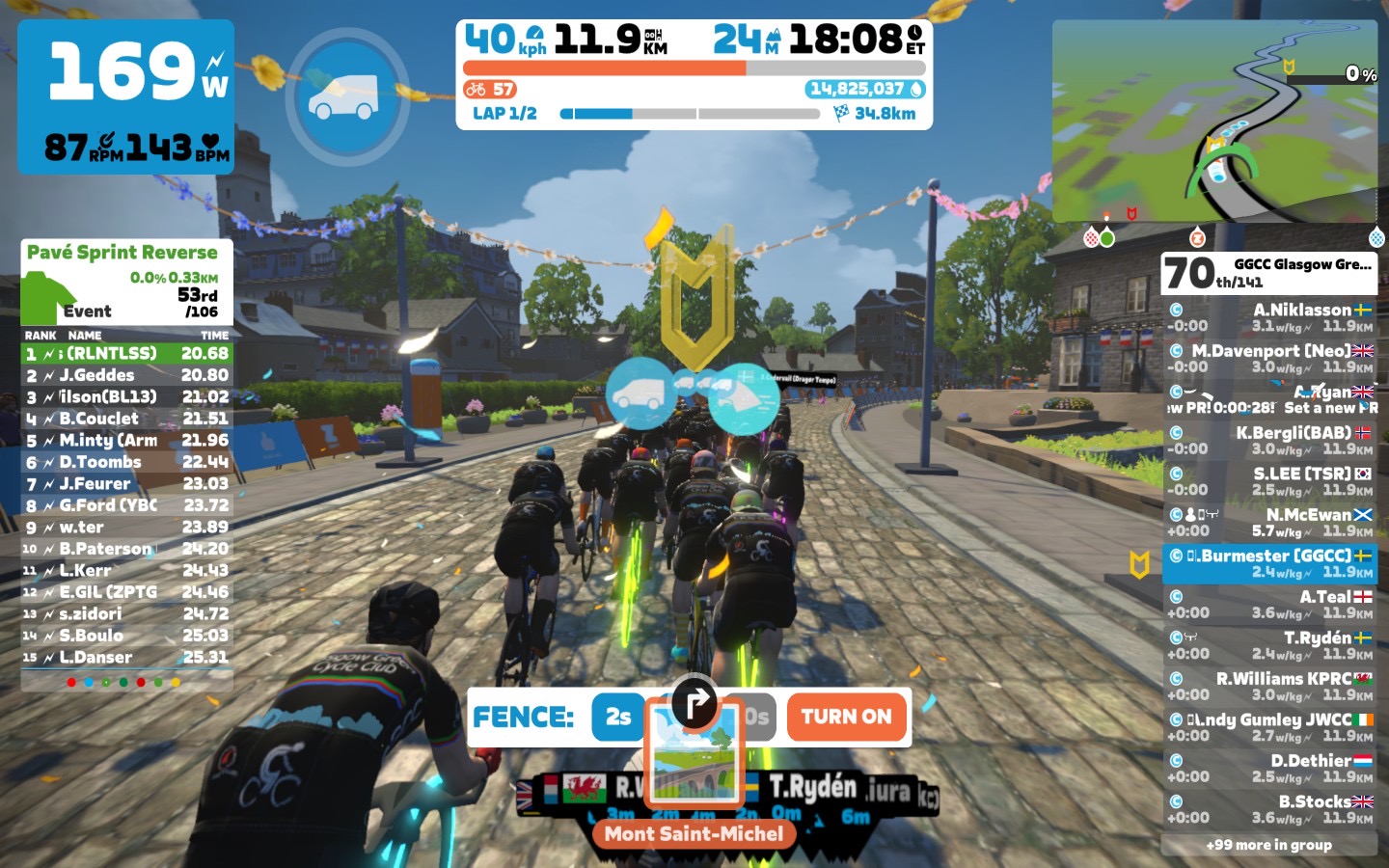Click L.Danser on the sprint leaderboard
1389x868 pixels.
pyautogui.click(x=126, y=658)
